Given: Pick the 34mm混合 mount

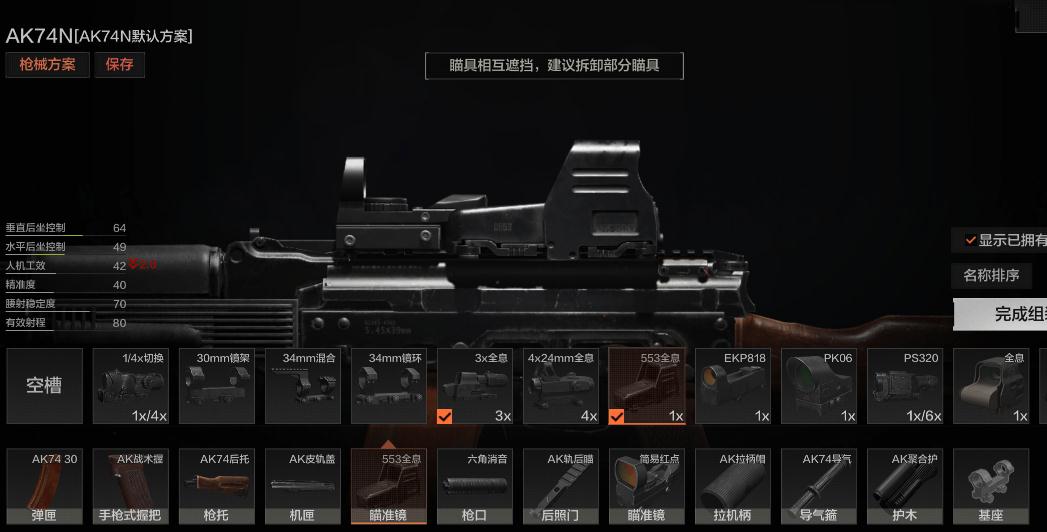Looking at the screenshot, I should [x=302, y=386].
